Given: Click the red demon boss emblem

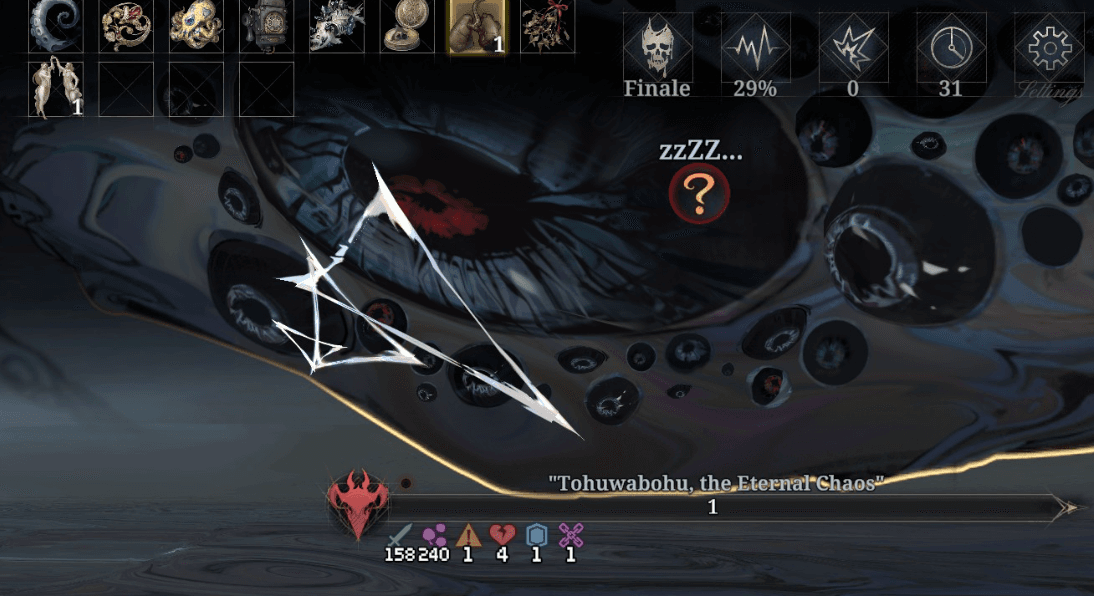Looking at the screenshot, I should (357, 505).
